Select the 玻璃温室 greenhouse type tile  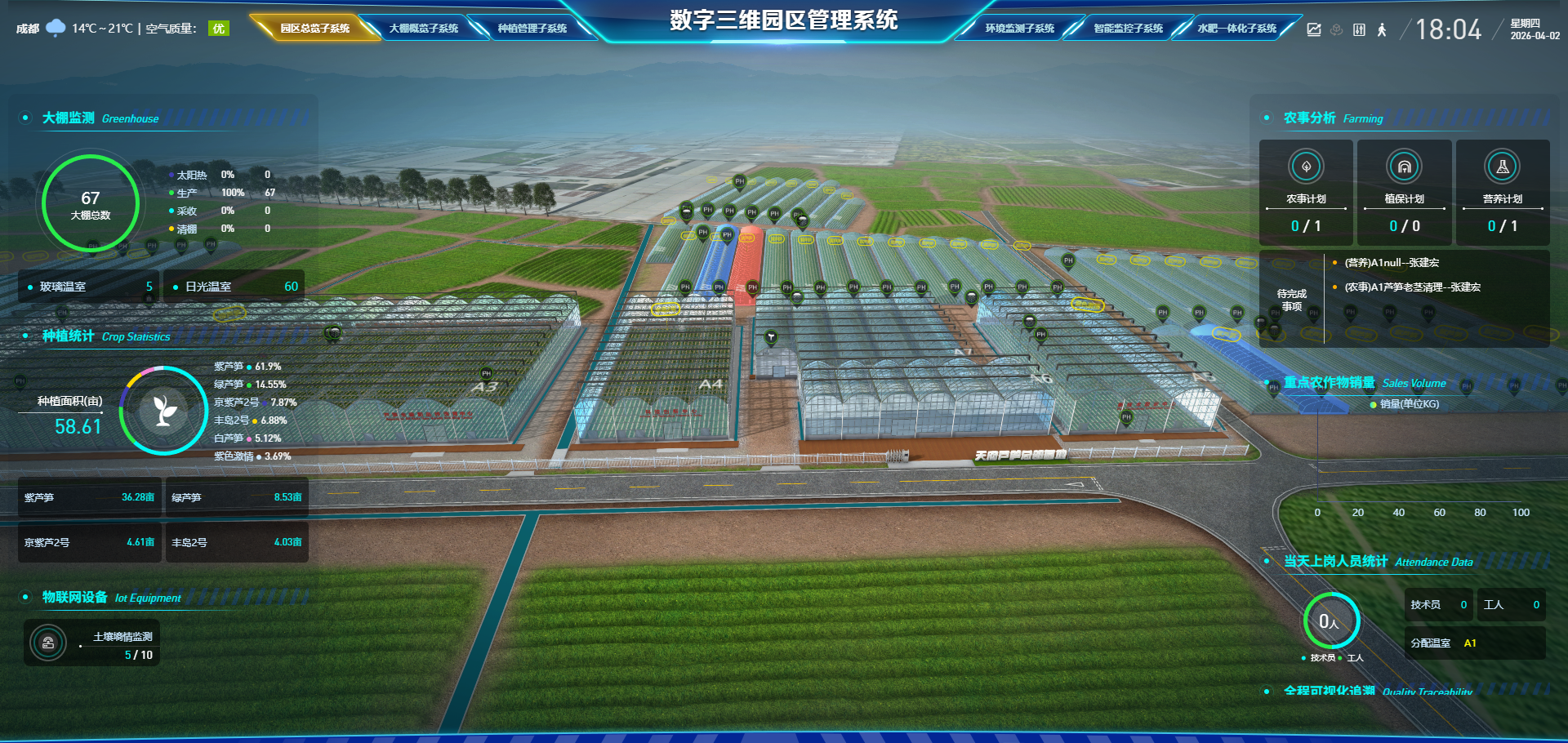point(90,287)
